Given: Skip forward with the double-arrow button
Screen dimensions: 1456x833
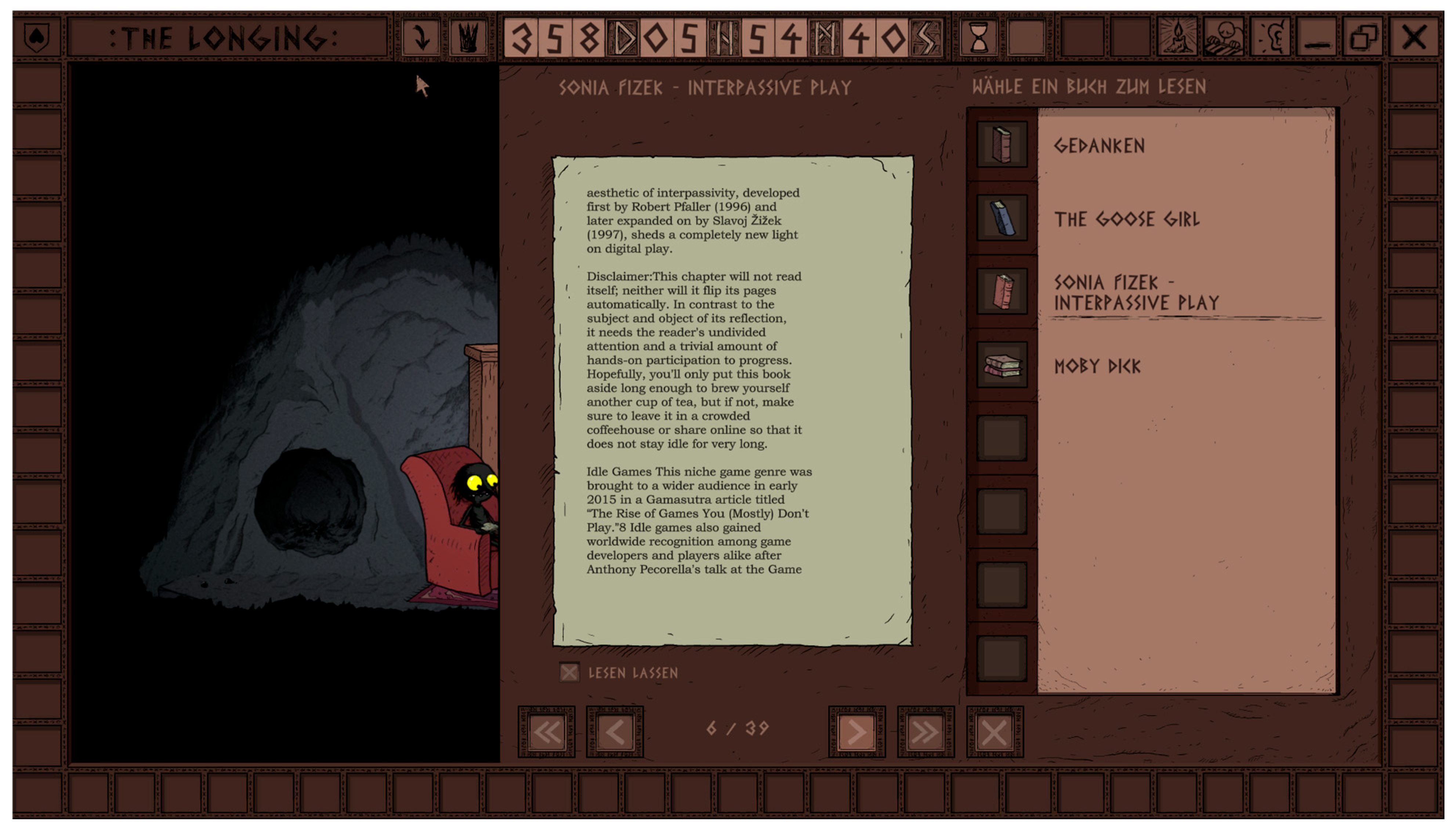Looking at the screenshot, I should (925, 732).
